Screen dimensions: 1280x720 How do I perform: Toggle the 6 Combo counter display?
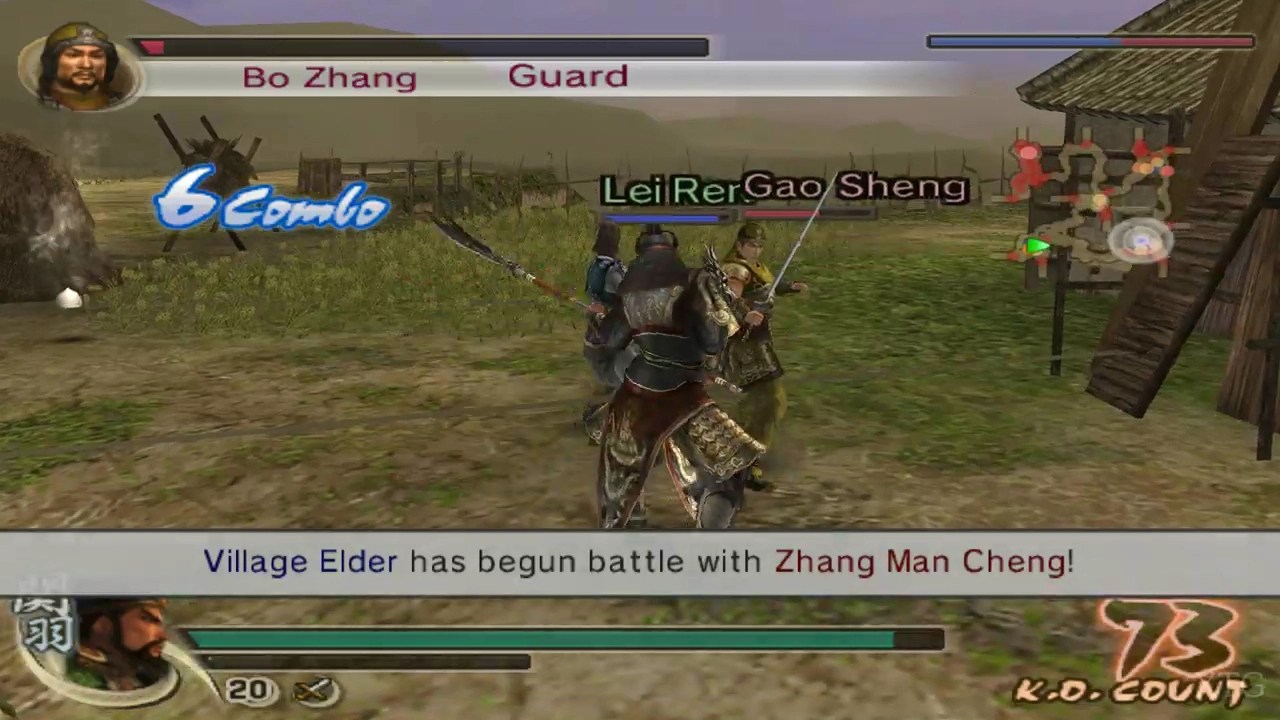(x=270, y=203)
